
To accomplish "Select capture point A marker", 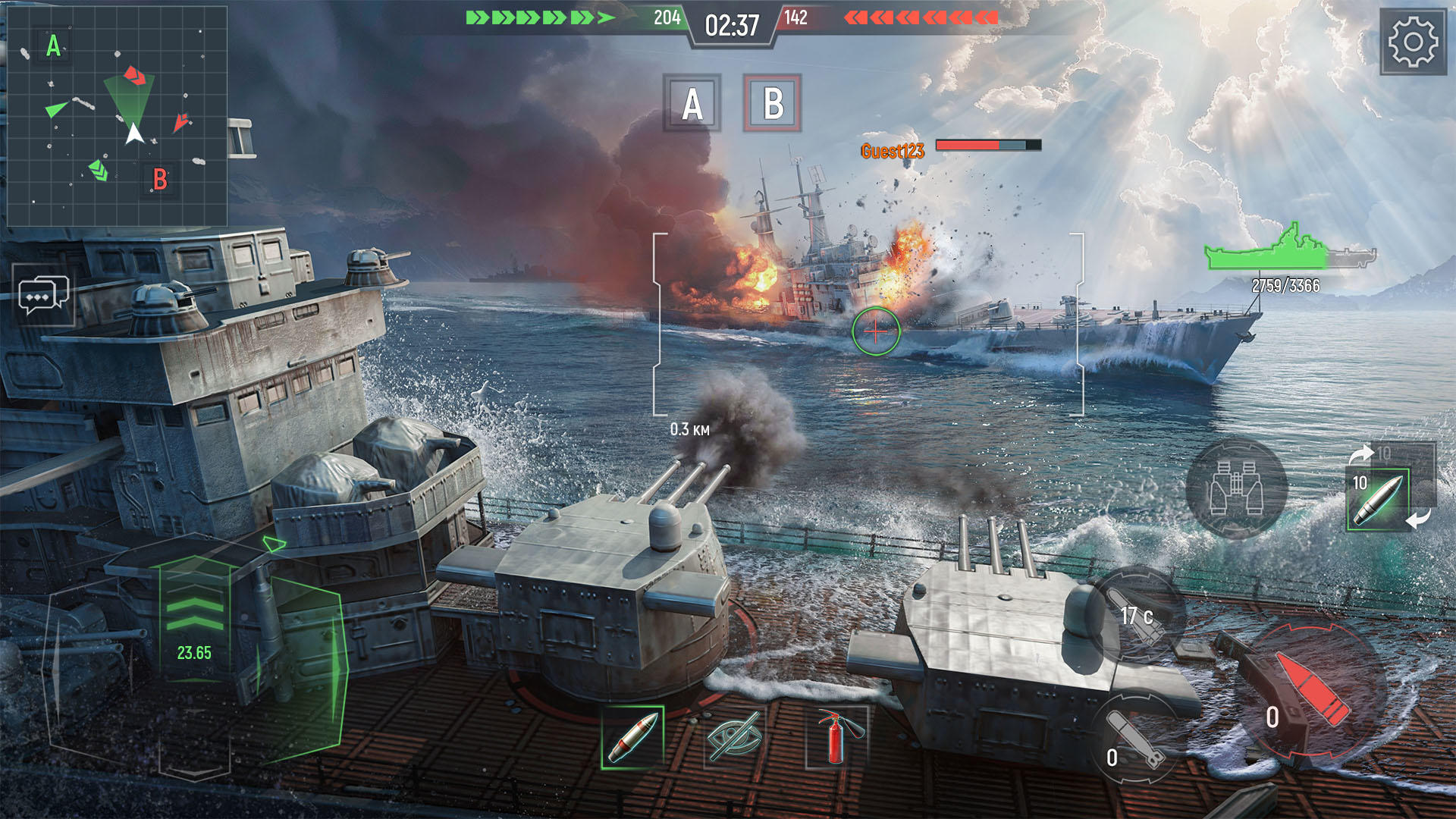I will (692, 105).
